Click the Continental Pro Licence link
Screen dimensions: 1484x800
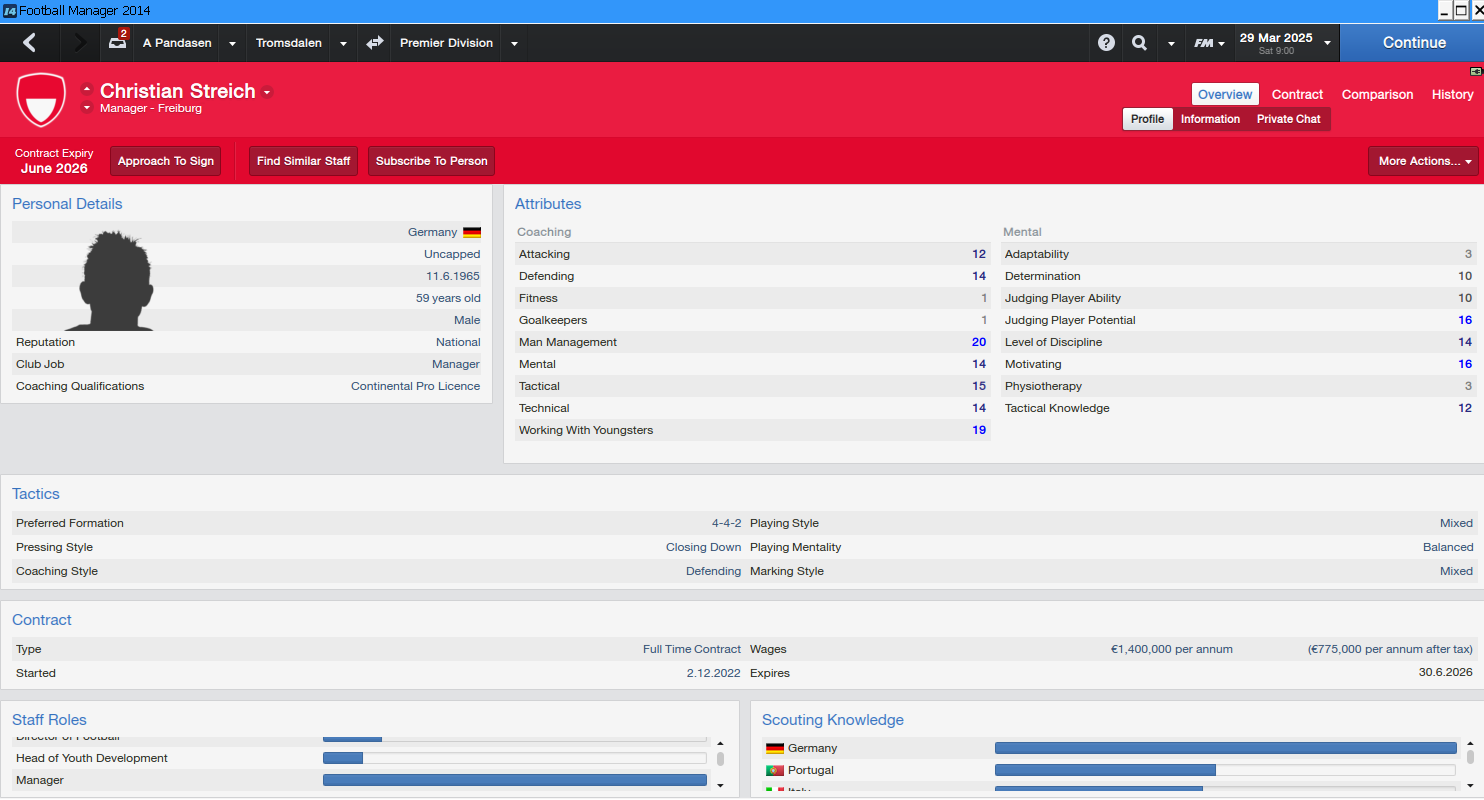pyautogui.click(x=415, y=386)
